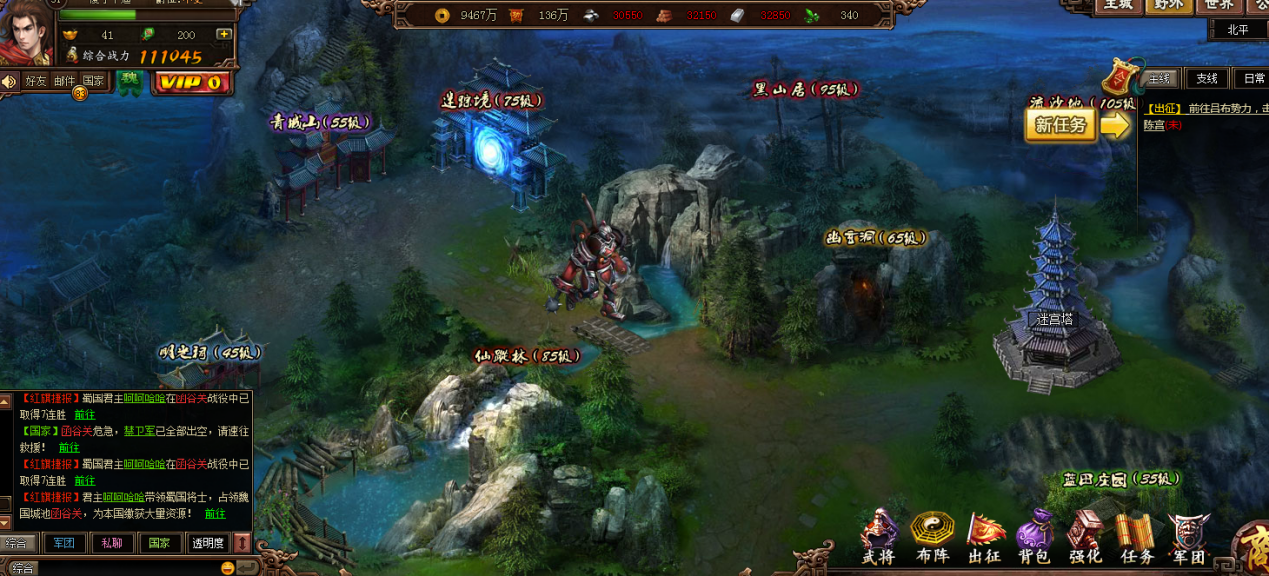Switch to the 支线 side quest tab
This screenshot has height=576, width=1269.
1207,79
